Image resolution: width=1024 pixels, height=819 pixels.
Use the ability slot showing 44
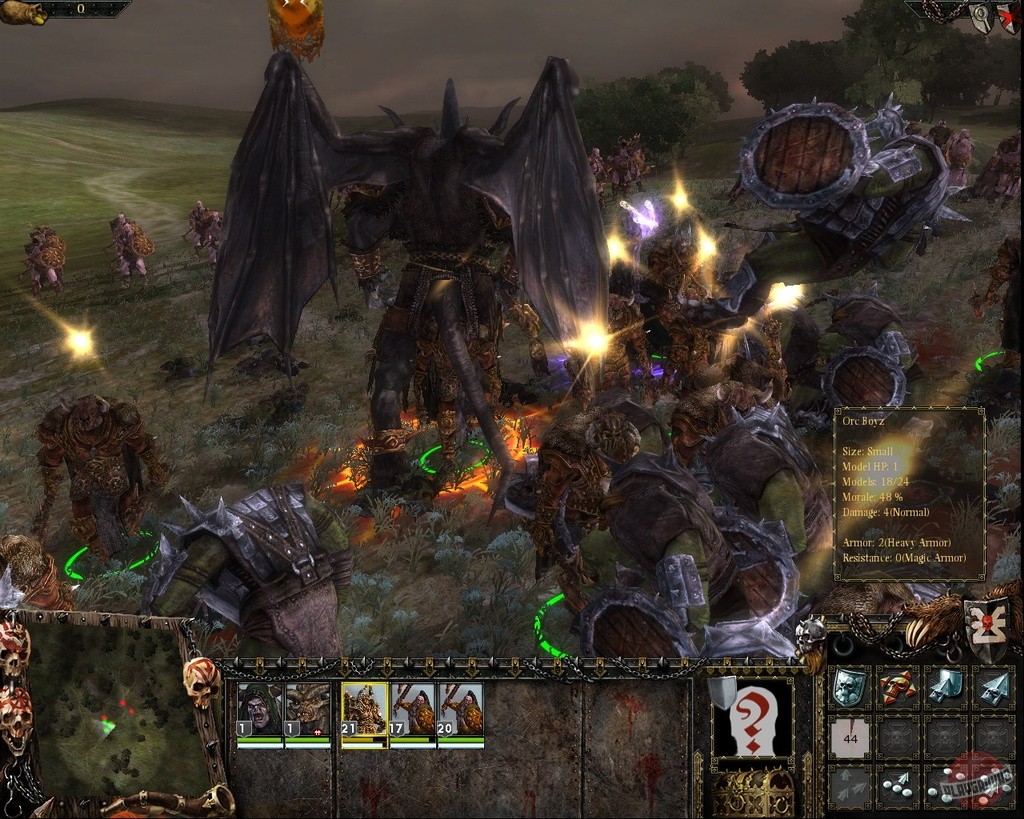pos(849,738)
